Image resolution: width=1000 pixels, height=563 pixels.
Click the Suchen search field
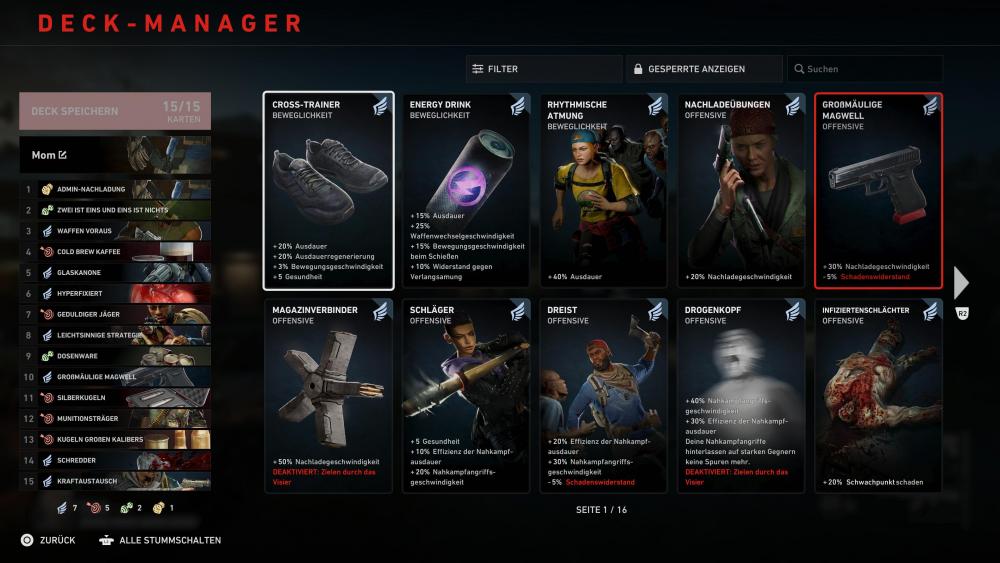864,69
